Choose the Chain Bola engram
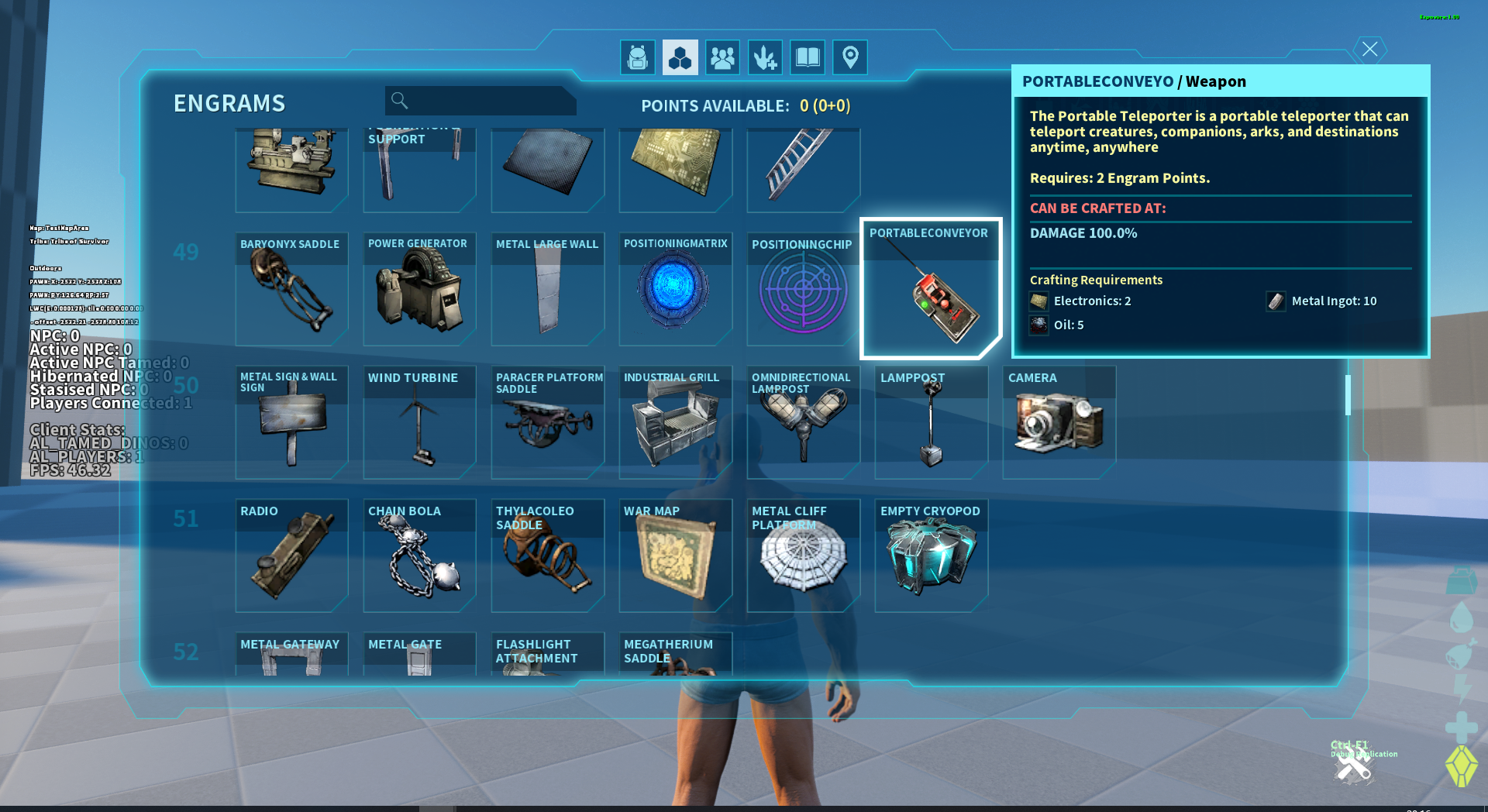This screenshot has height=812, width=1488. (x=419, y=556)
